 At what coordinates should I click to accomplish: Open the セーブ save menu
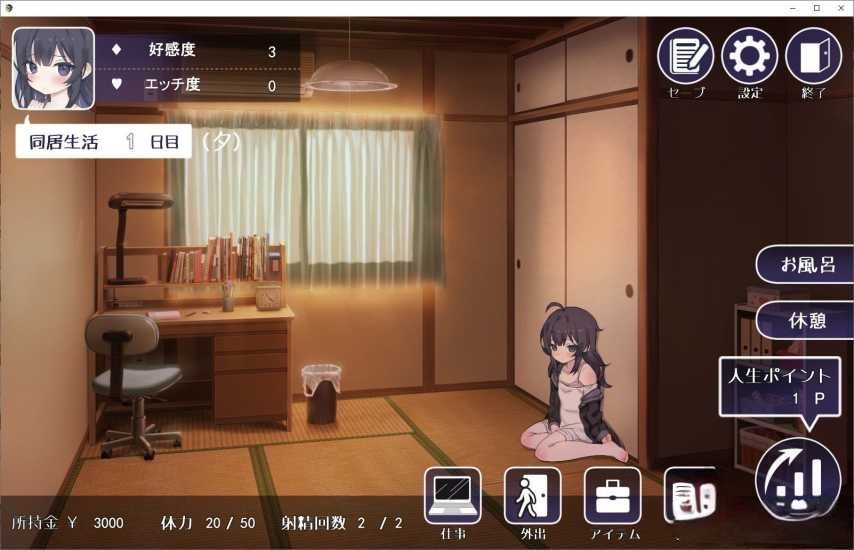[685, 56]
